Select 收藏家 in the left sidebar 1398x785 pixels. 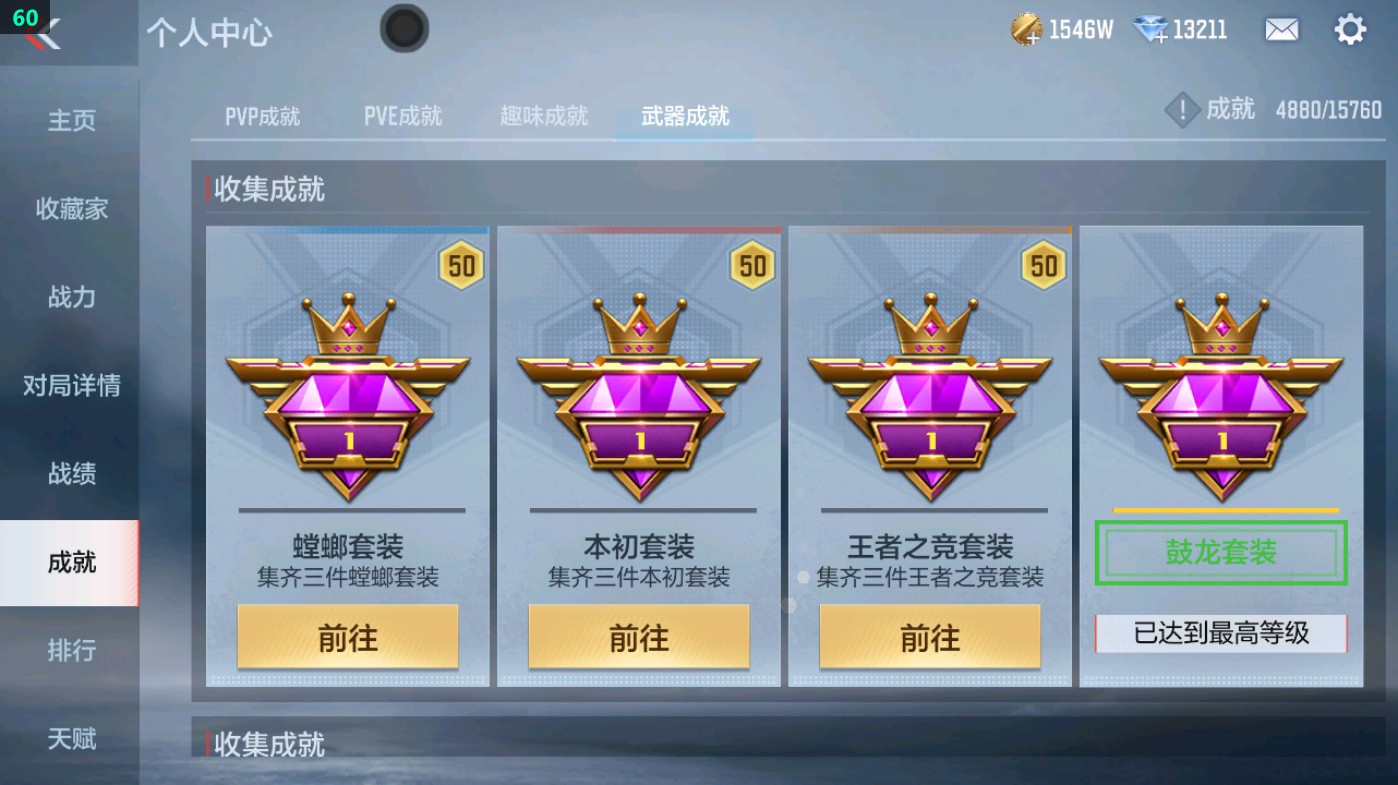click(x=68, y=209)
